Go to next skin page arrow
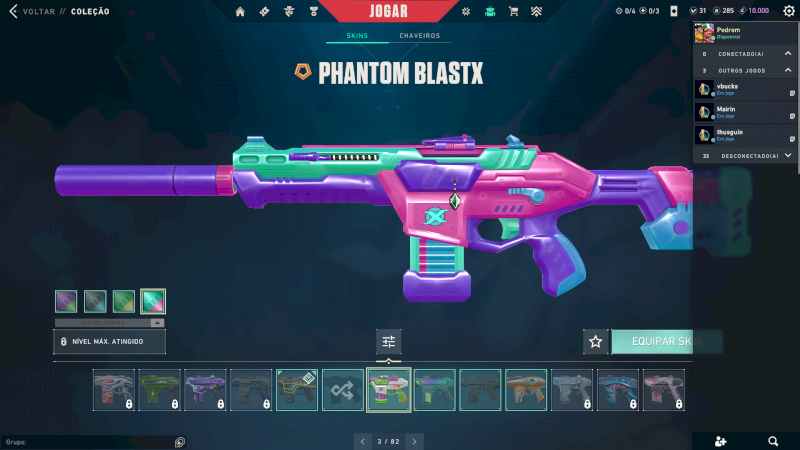800x450 pixels. (x=415, y=441)
